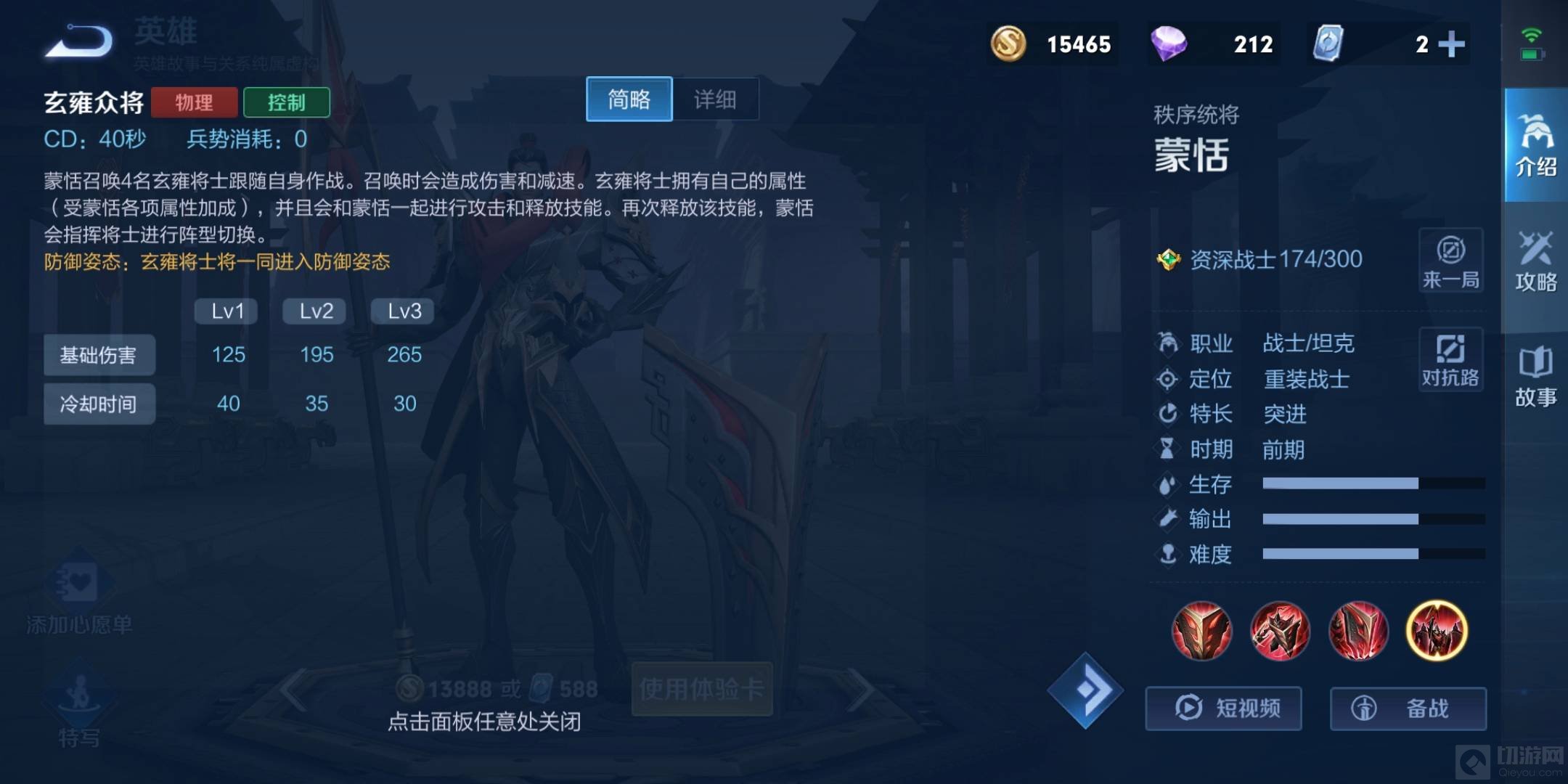
Task: Play the 短视频 short video
Action: [x=1224, y=708]
